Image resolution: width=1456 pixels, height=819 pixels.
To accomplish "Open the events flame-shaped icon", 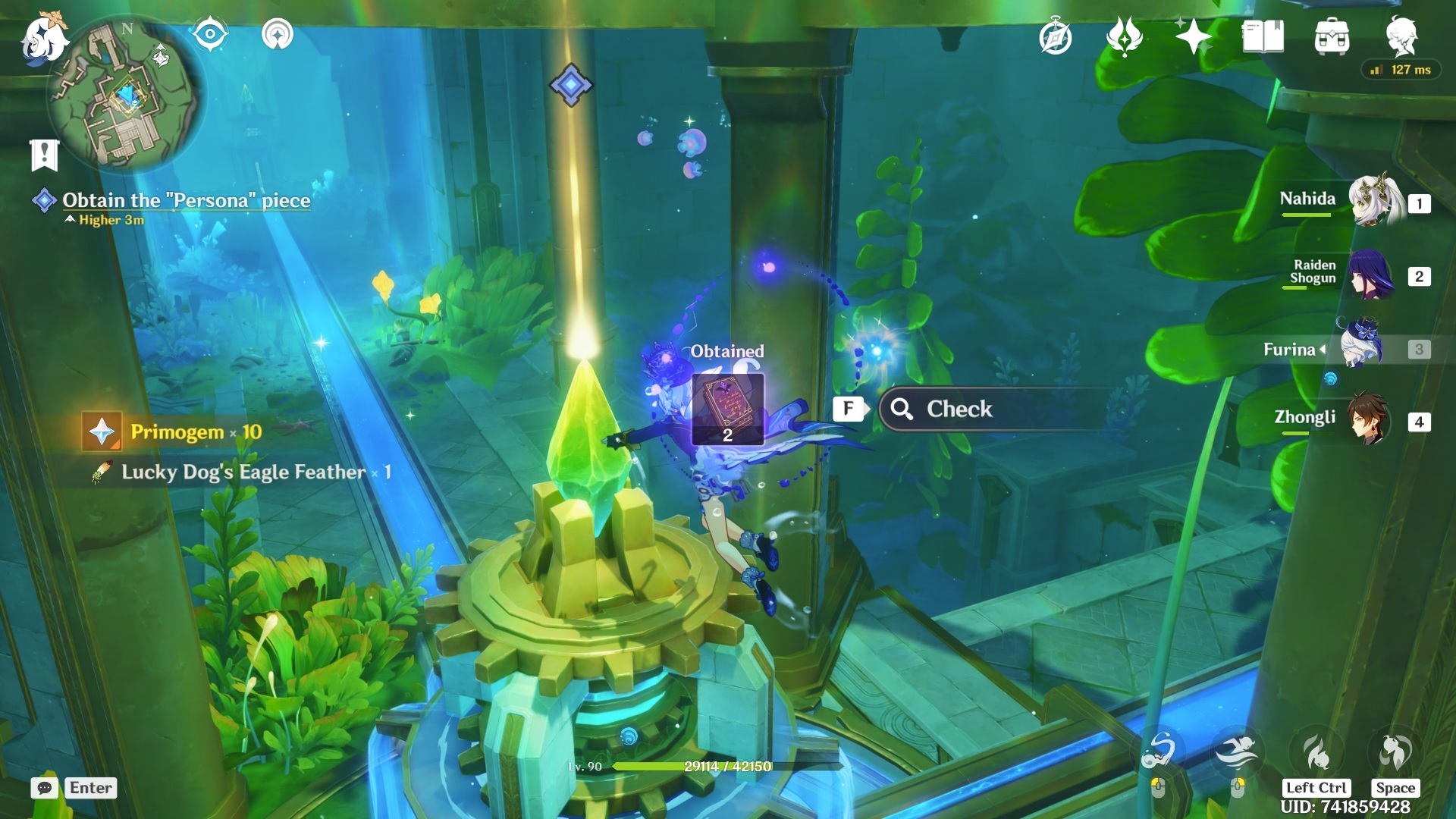I will coord(1124,36).
